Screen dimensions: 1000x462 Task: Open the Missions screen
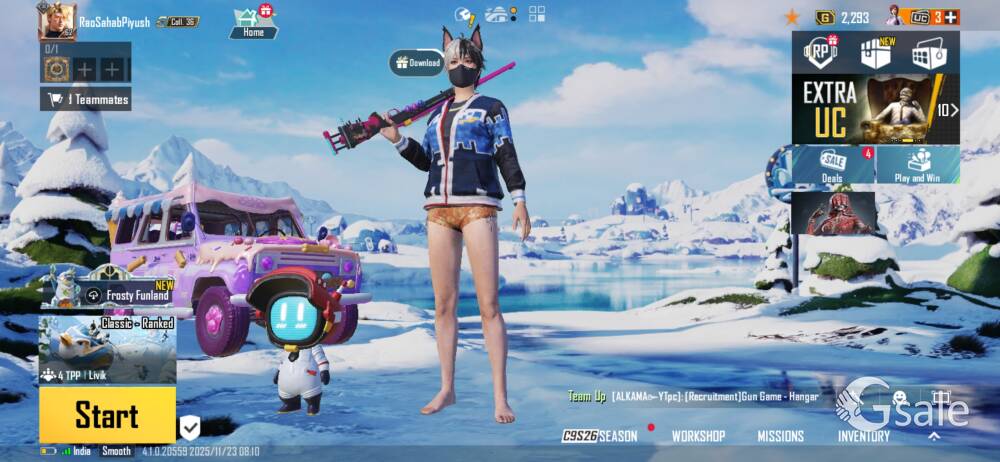click(x=780, y=436)
